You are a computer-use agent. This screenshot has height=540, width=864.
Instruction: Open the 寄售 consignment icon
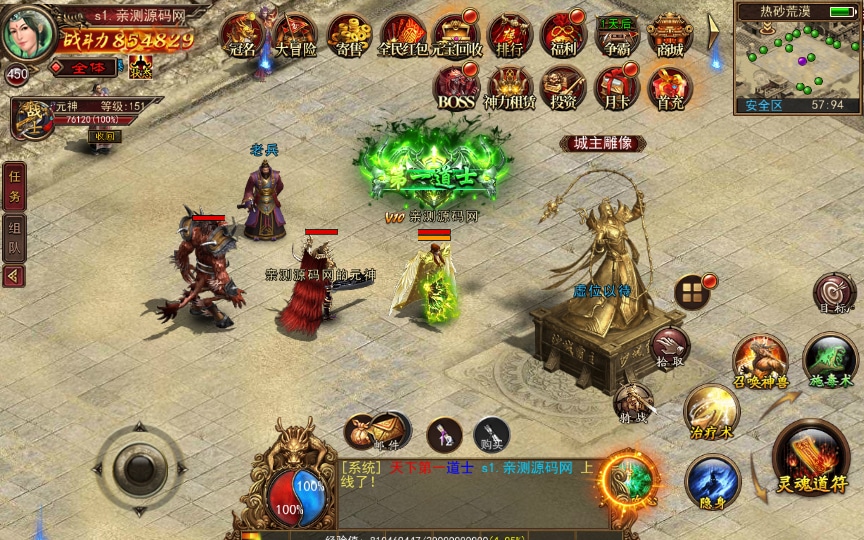[348, 36]
